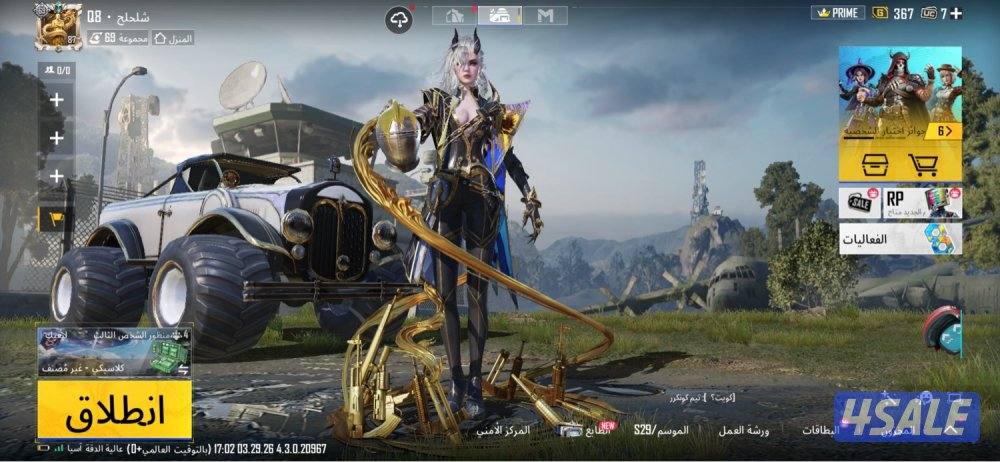Open the PRIME subscription badge
This screenshot has width=1000, height=462.
(x=837, y=13)
